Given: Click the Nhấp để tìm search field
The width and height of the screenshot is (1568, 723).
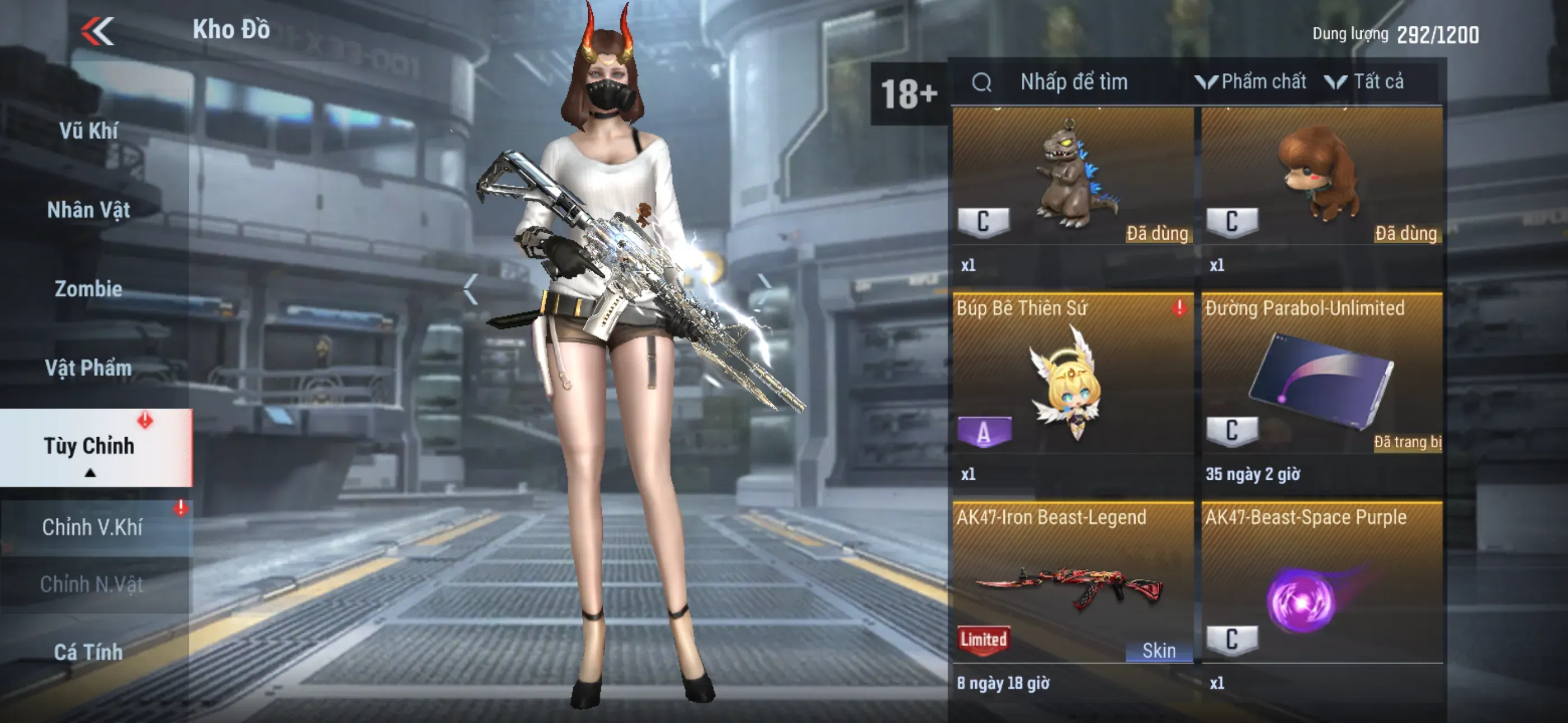Looking at the screenshot, I should coord(1074,82).
